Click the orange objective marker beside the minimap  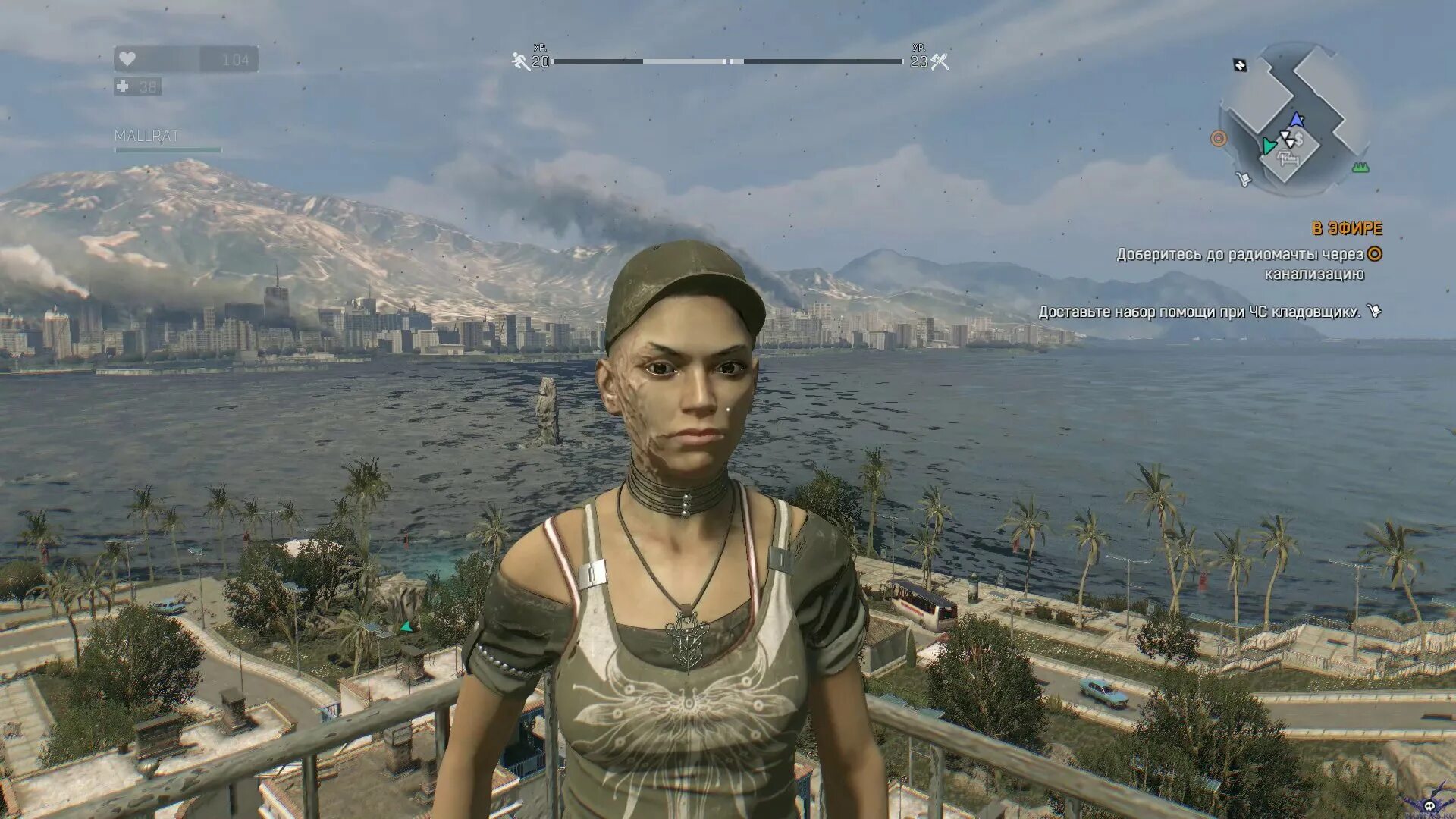[1219, 139]
